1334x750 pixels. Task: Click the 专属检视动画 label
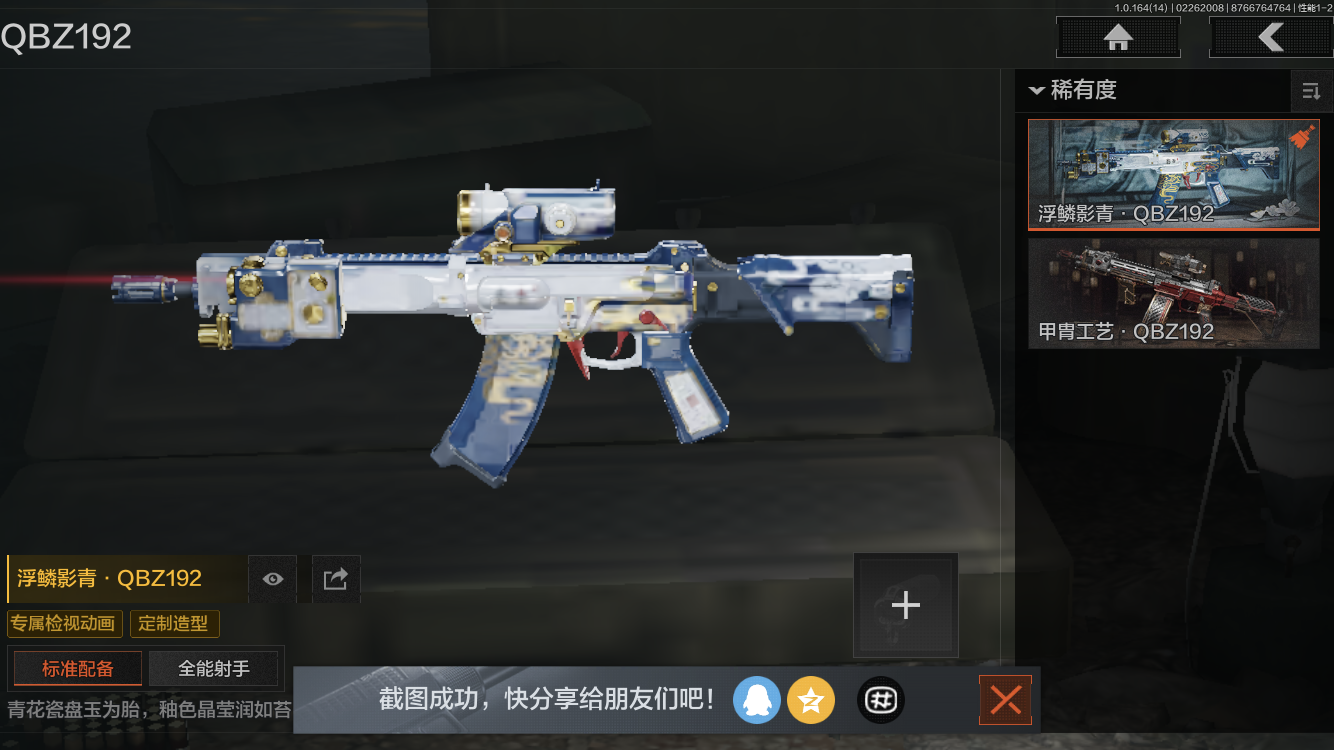click(x=63, y=623)
